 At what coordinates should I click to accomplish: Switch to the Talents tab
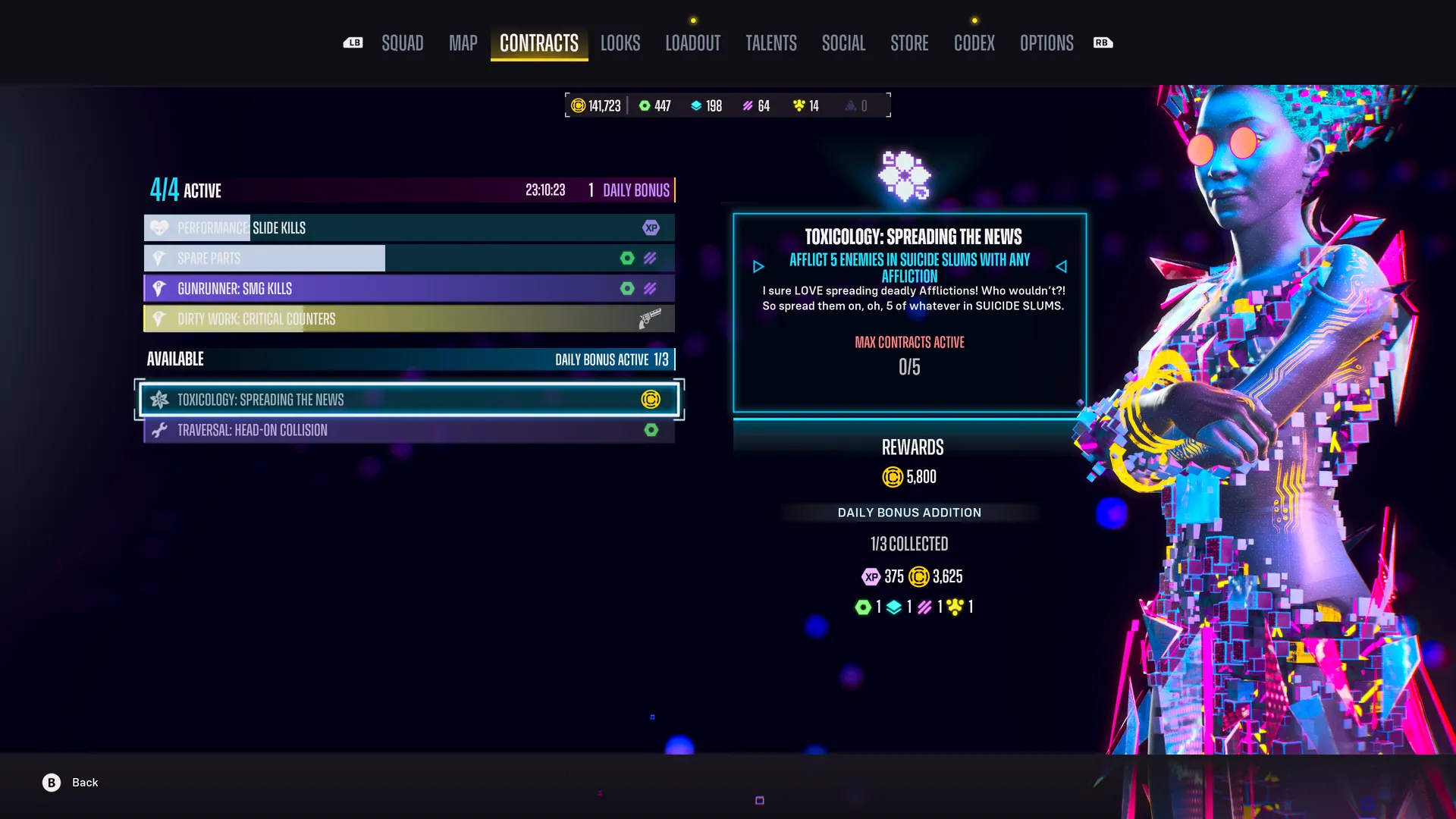[x=770, y=43]
